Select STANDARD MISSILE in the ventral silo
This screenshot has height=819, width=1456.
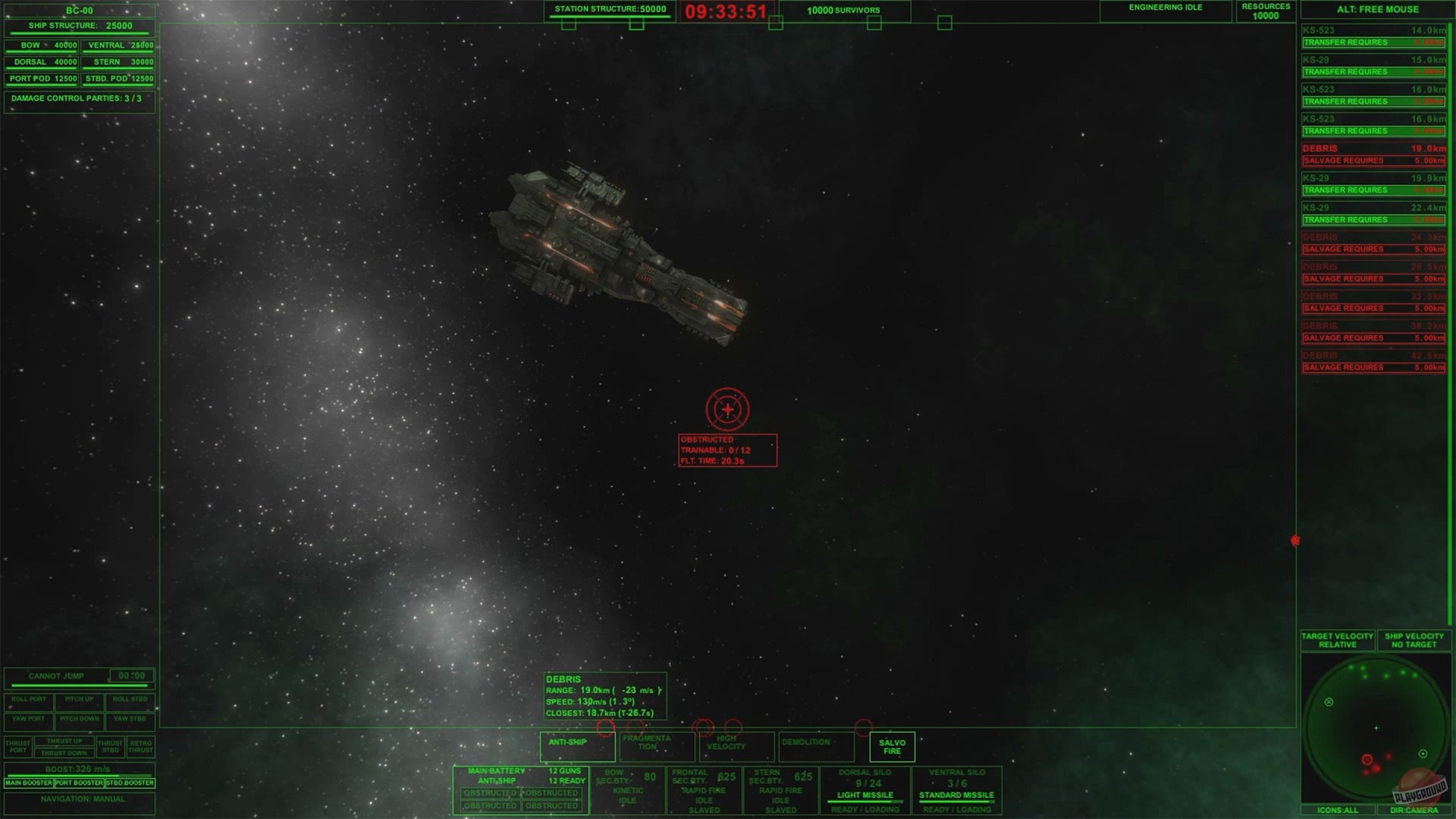(x=957, y=795)
